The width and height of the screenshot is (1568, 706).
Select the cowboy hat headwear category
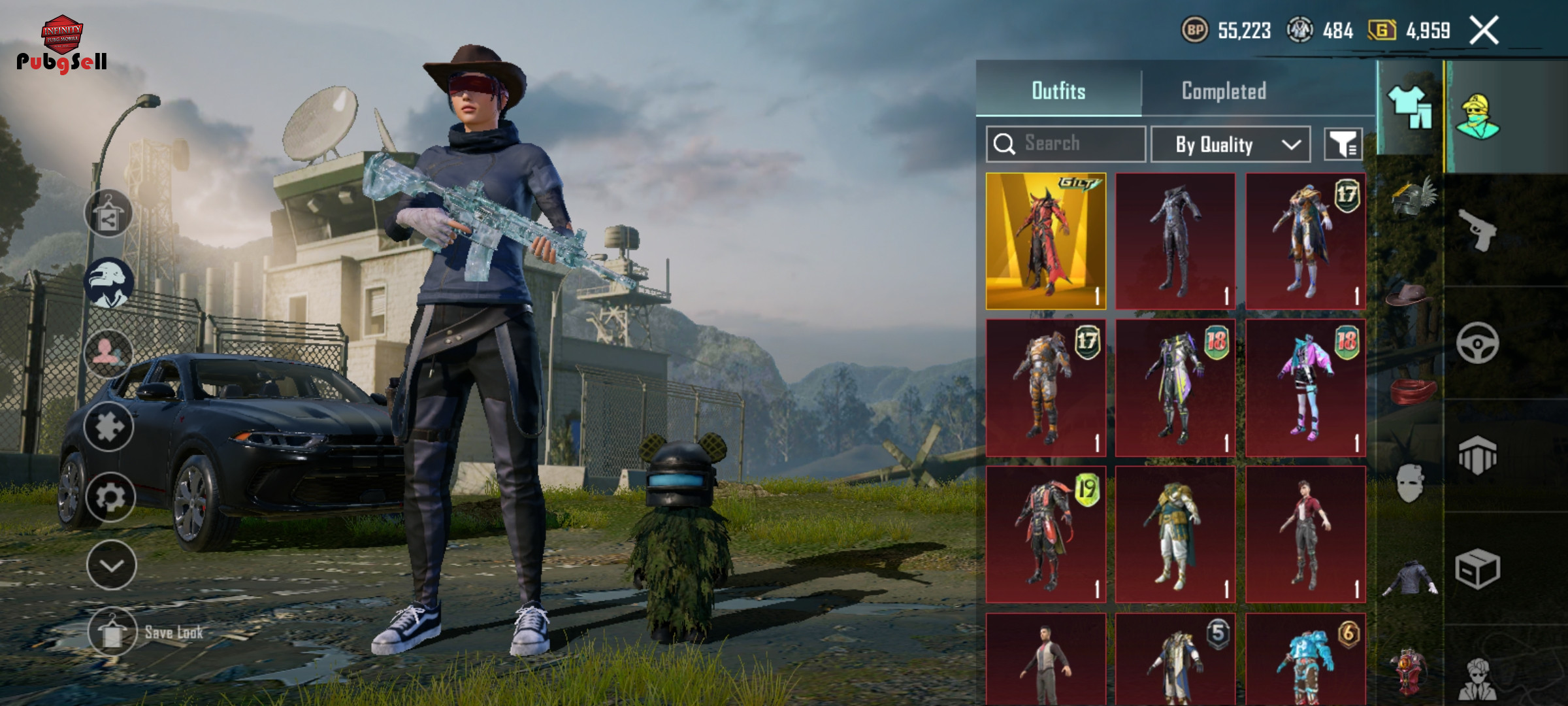(x=1410, y=295)
